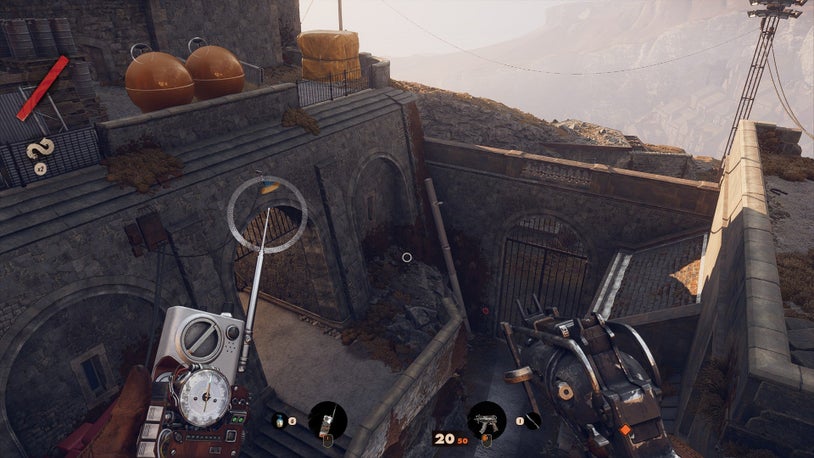Select the submachine gun weapon slot
The width and height of the screenshot is (814, 458).
coord(487,419)
